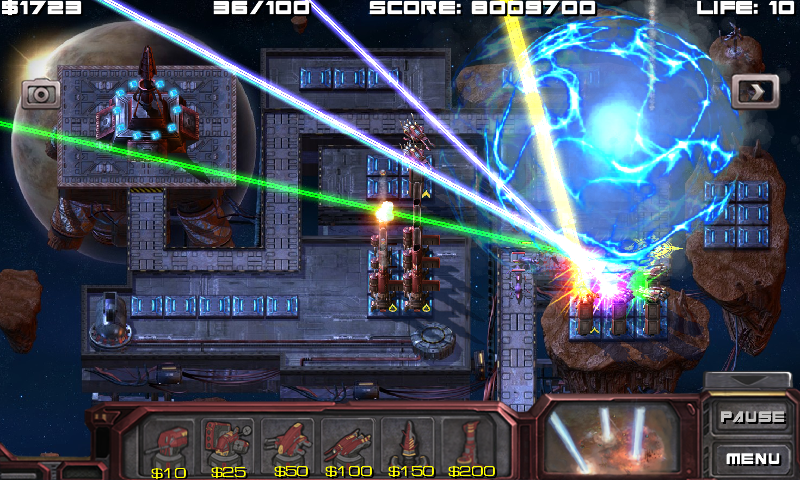Open the Menu
The height and width of the screenshot is (480, 800).
coord(752,459)
